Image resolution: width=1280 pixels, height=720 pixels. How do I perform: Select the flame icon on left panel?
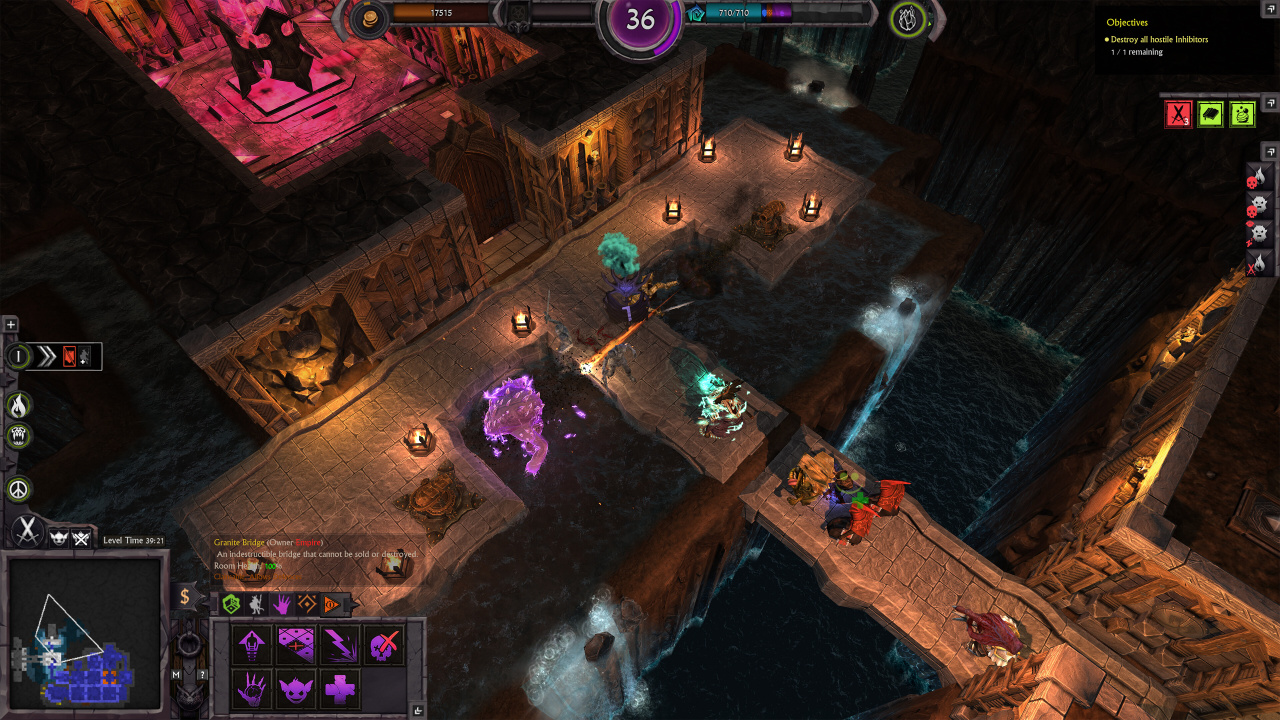coord(19,405)
